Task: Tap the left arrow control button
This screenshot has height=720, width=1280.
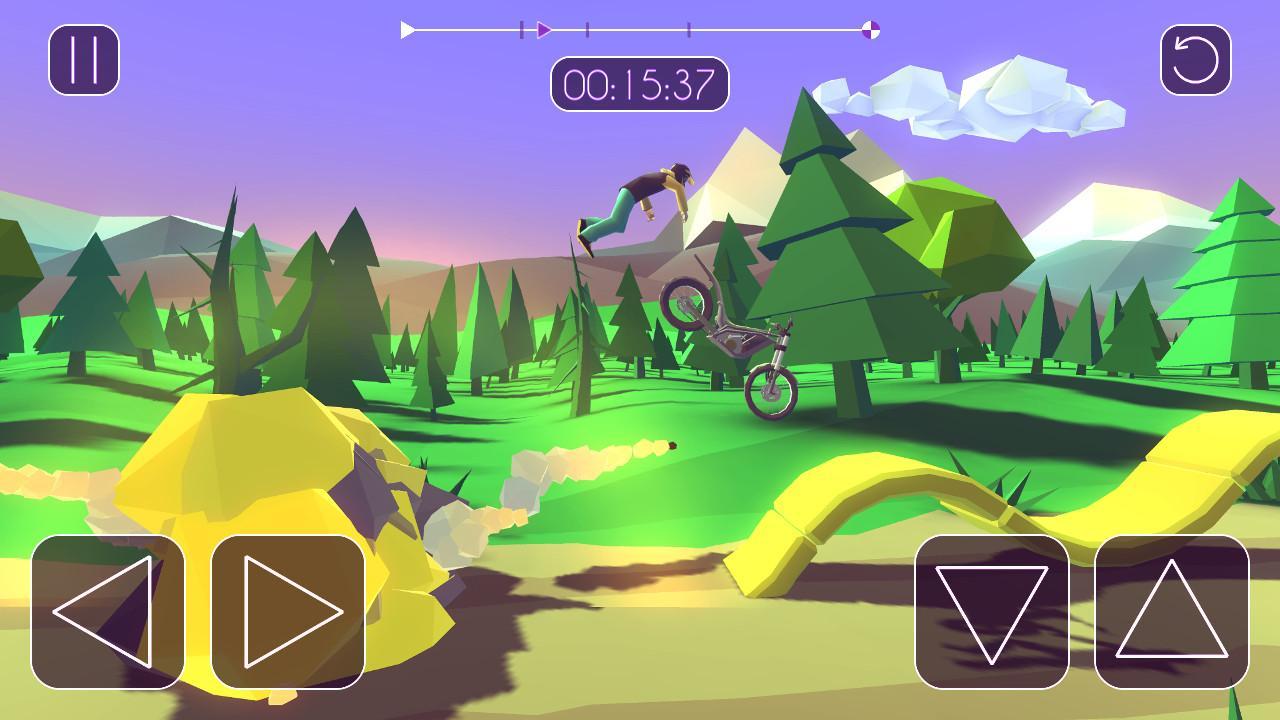Action: [x=108, y=611]
